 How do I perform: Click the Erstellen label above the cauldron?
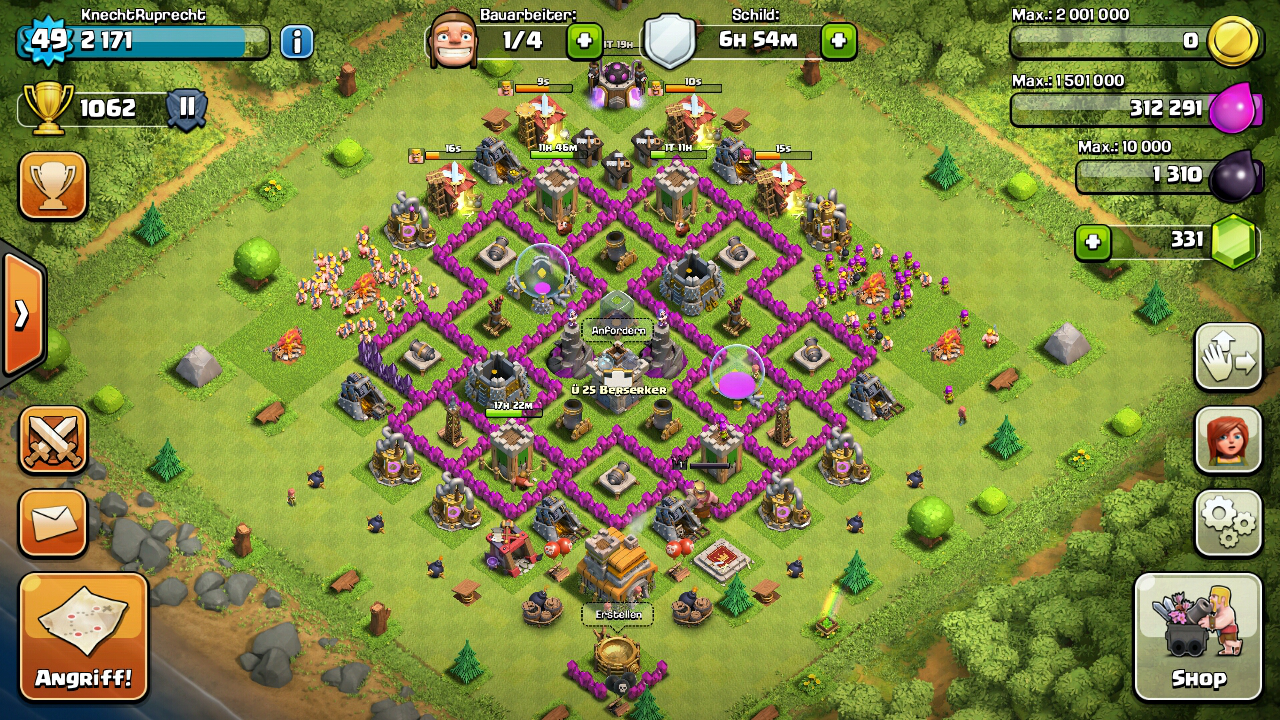(x=617, y=614)
